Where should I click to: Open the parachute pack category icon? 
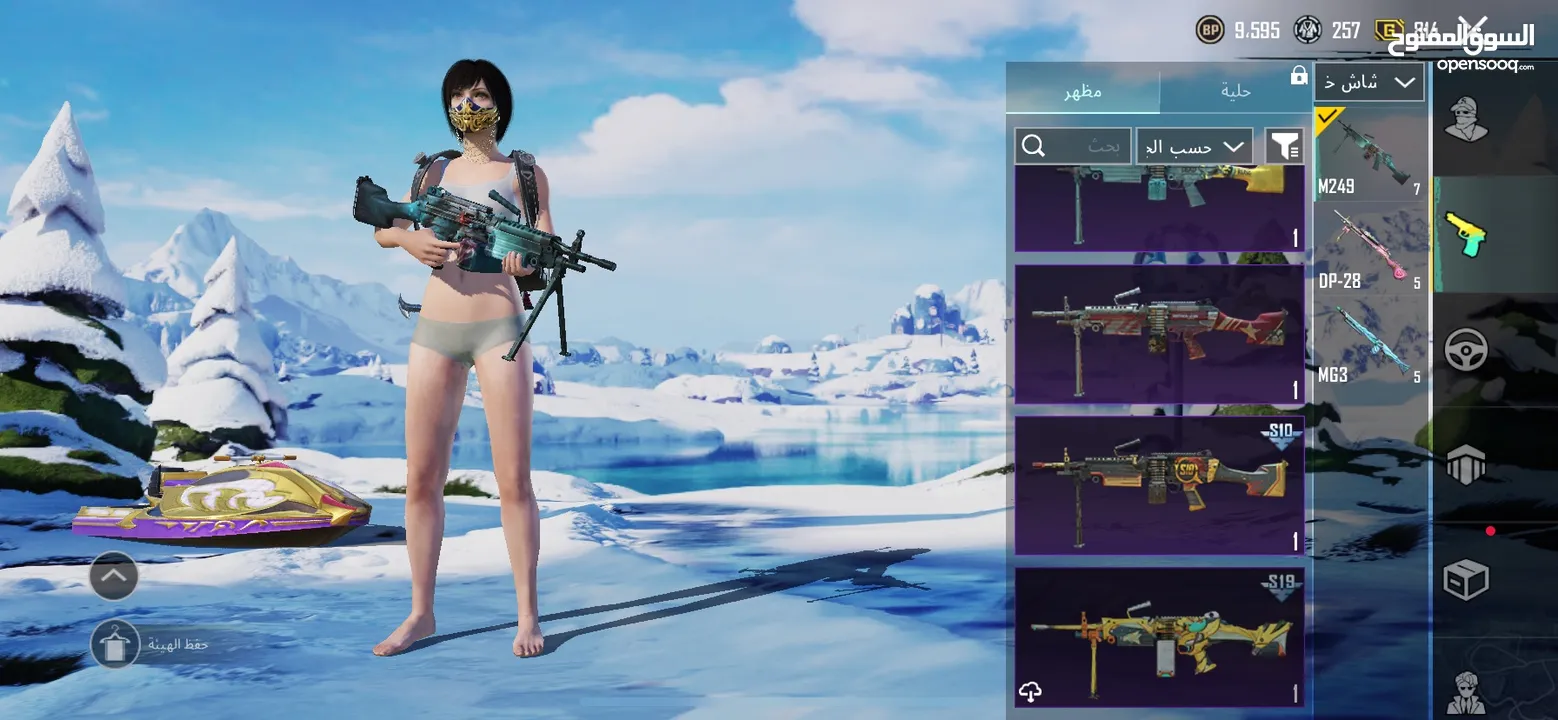point(1467,464)
